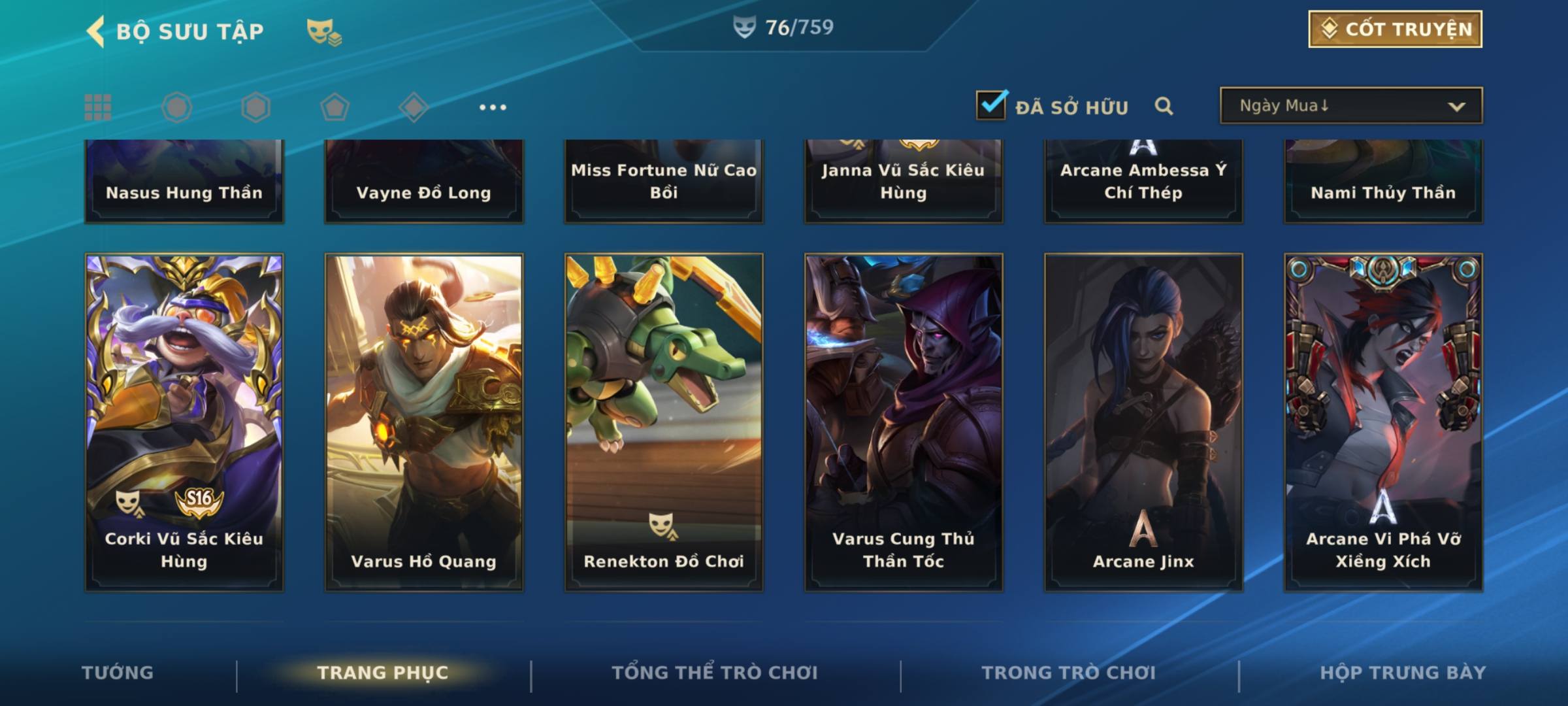Open the Renekton Đồ Chơi skin card
1568x706 pixels.
coord(664,422)
